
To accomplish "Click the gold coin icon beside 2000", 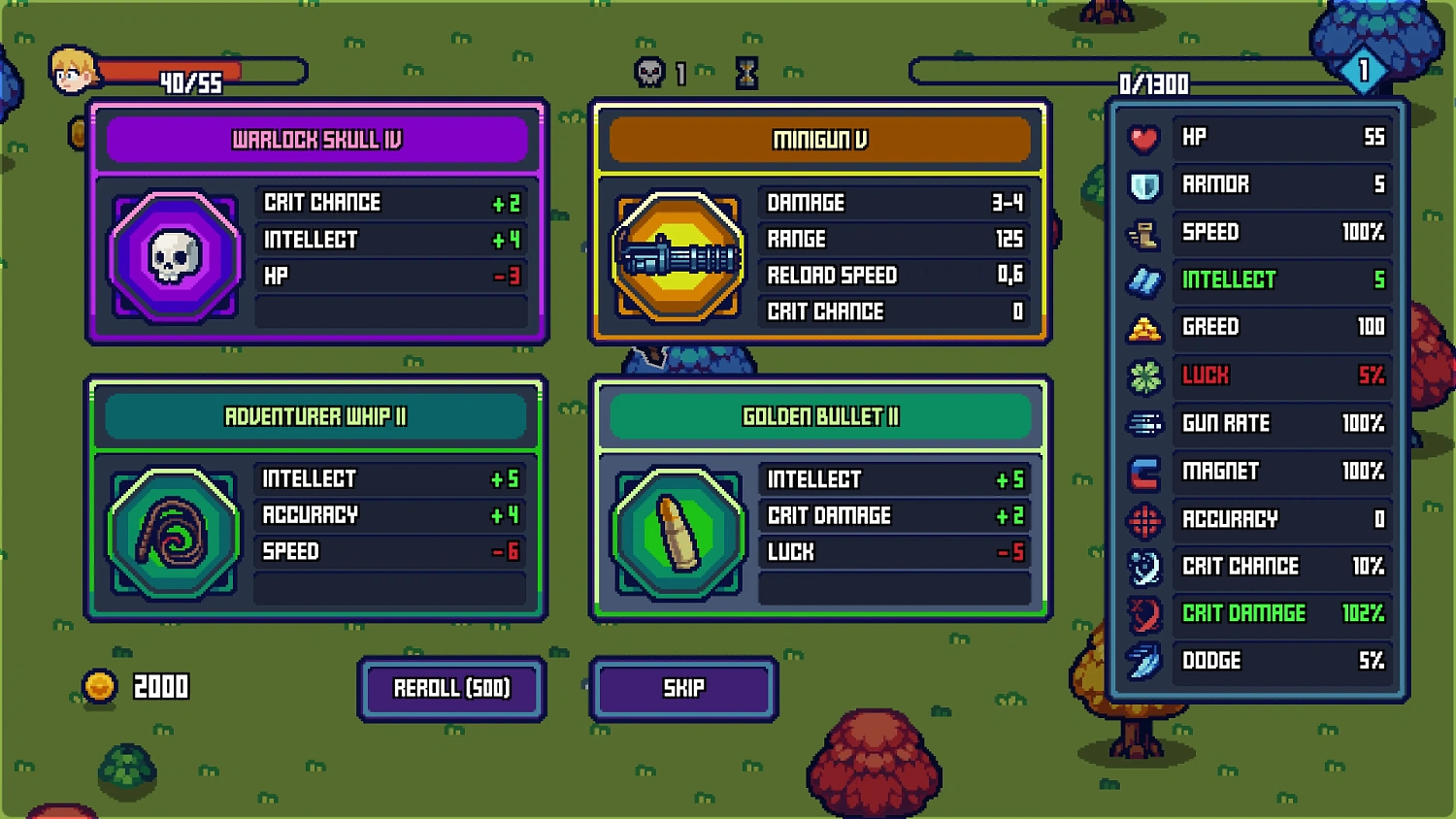I will tap(102, 685).
